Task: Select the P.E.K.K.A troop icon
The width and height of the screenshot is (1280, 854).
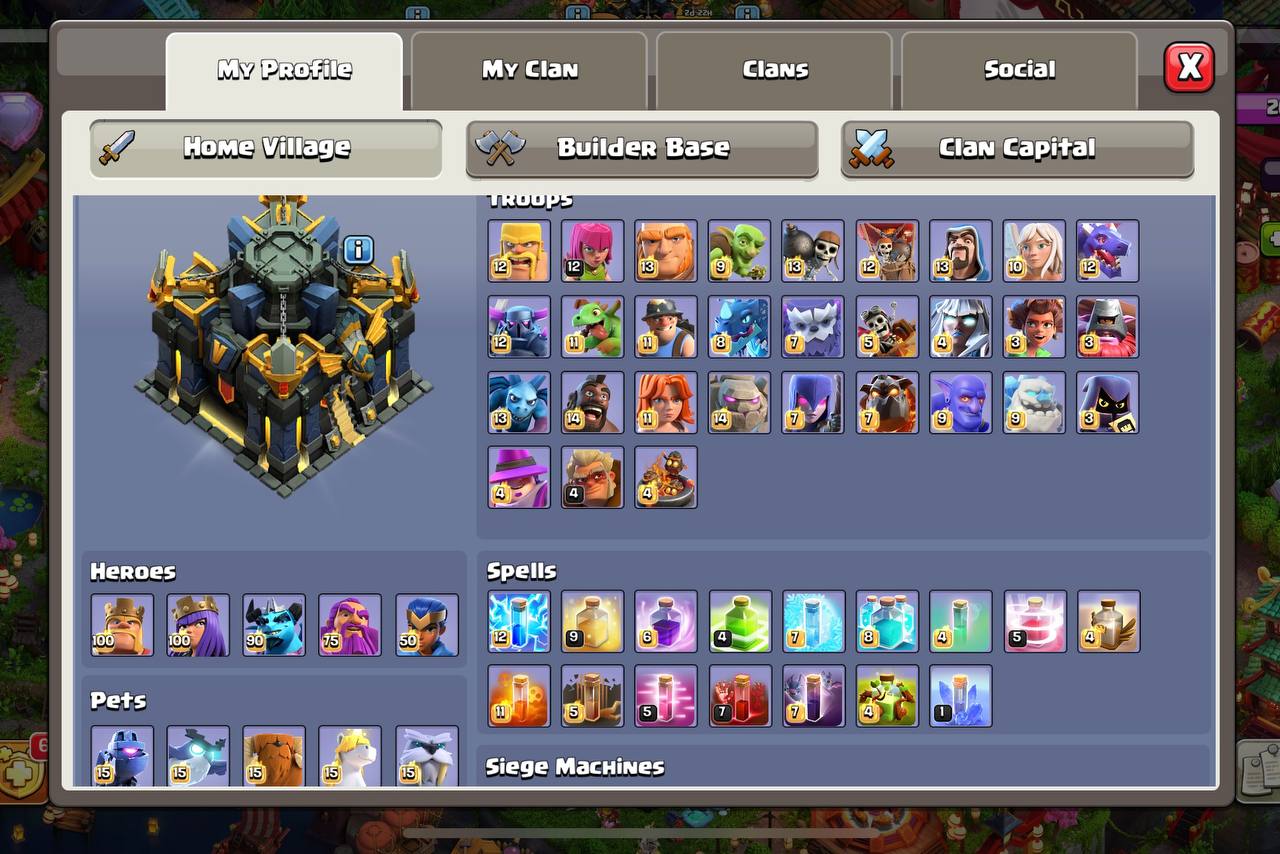Action: tap(518, 327)
